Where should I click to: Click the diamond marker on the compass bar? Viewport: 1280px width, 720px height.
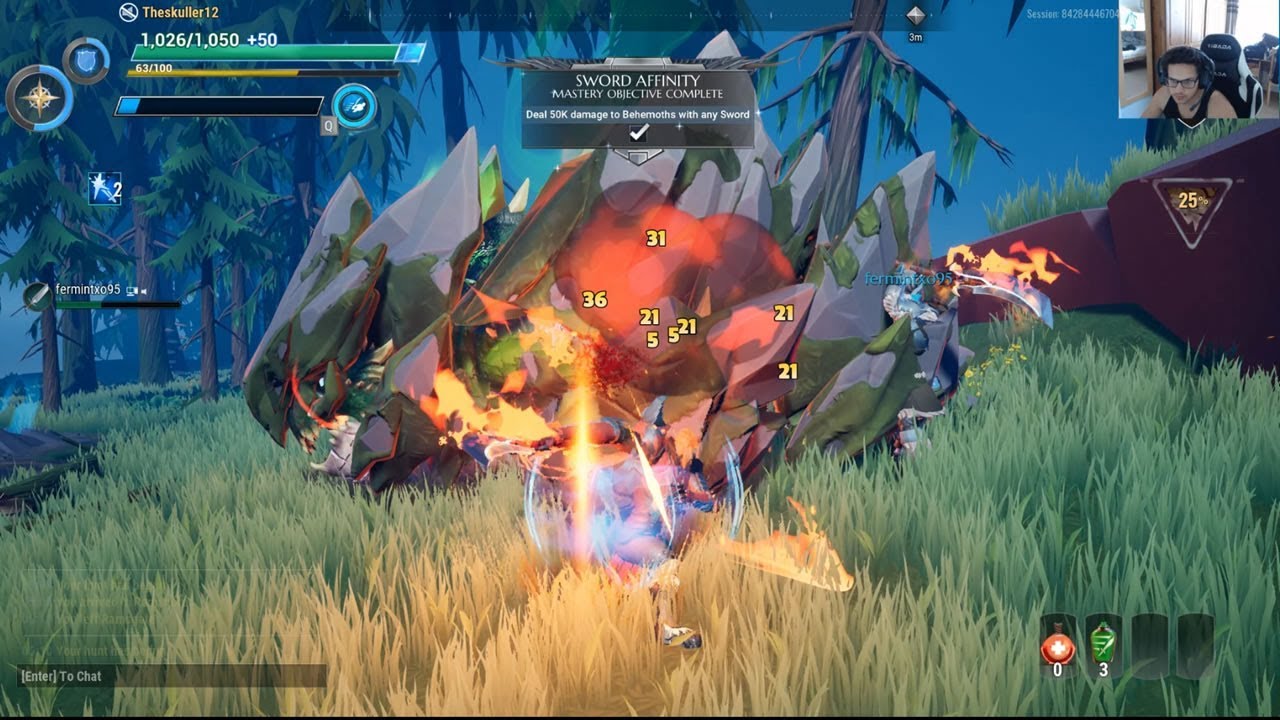tap(915, 15)
